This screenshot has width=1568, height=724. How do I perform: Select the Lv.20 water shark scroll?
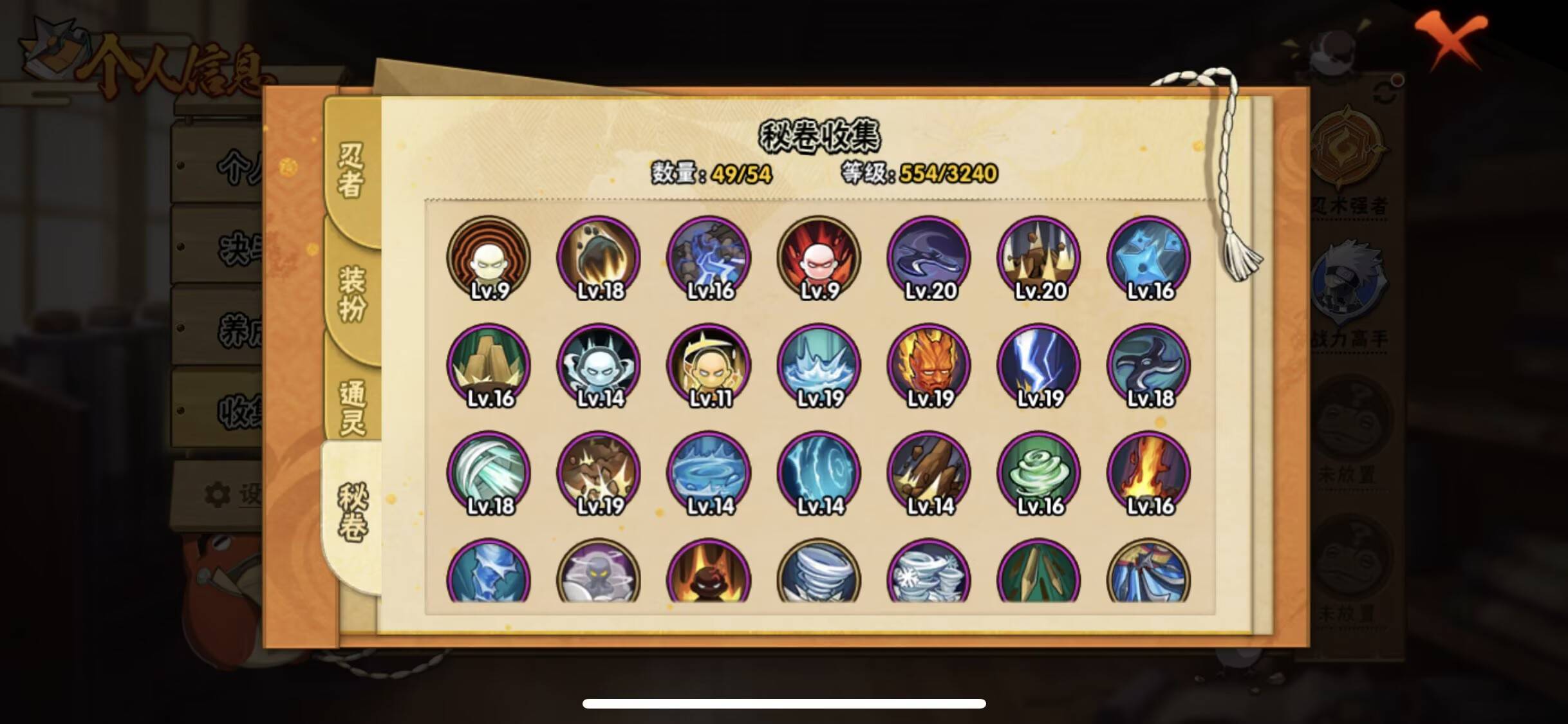[929, 257]
